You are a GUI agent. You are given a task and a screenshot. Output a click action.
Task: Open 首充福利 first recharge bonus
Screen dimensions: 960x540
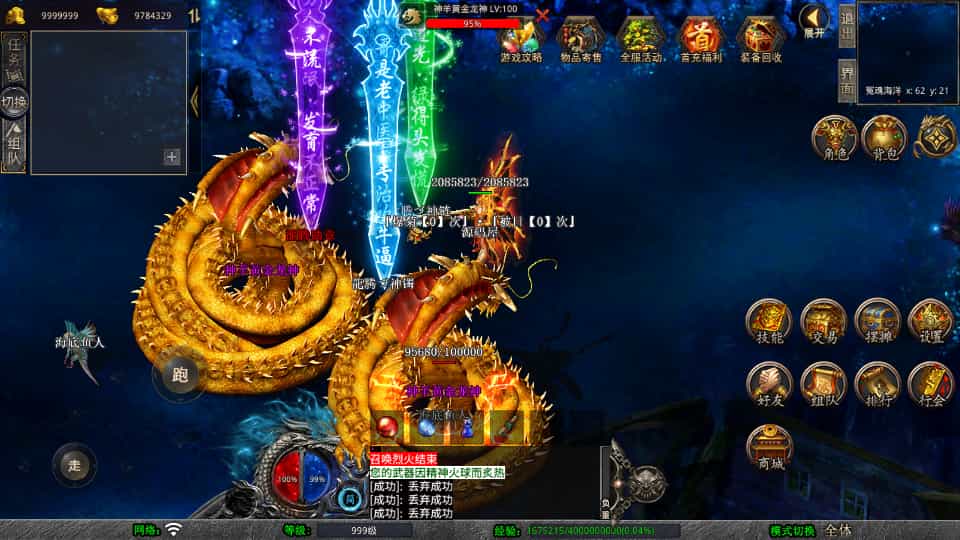click(701, 38)
